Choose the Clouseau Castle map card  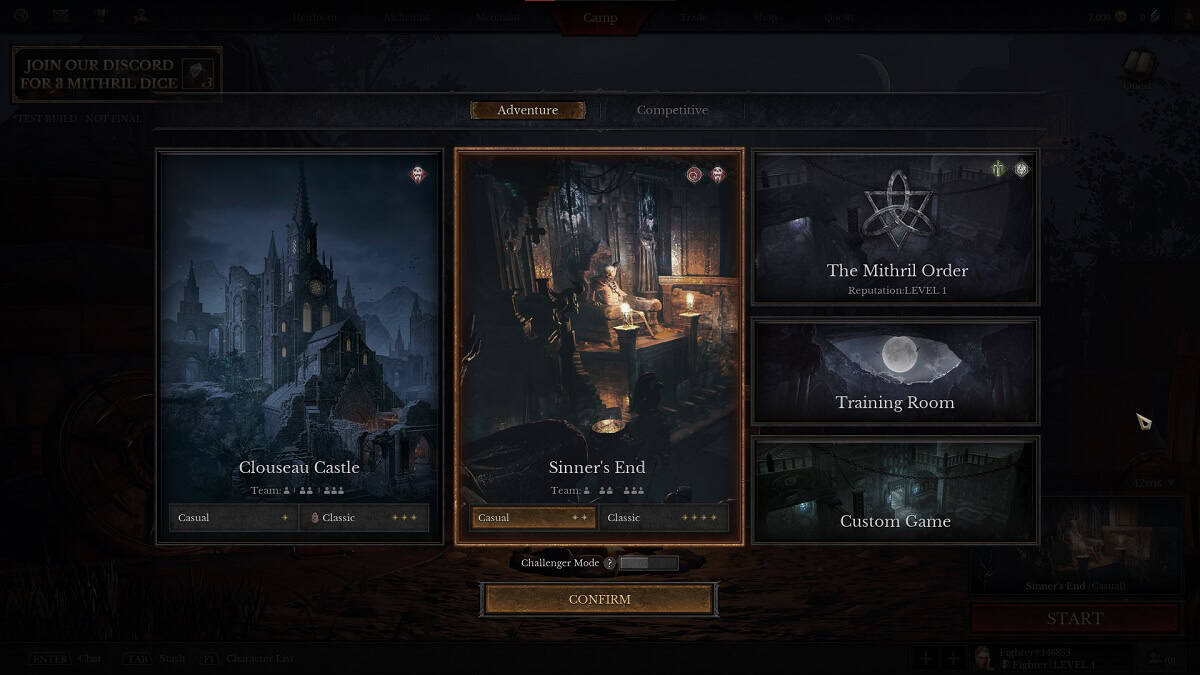click(299, 320)
